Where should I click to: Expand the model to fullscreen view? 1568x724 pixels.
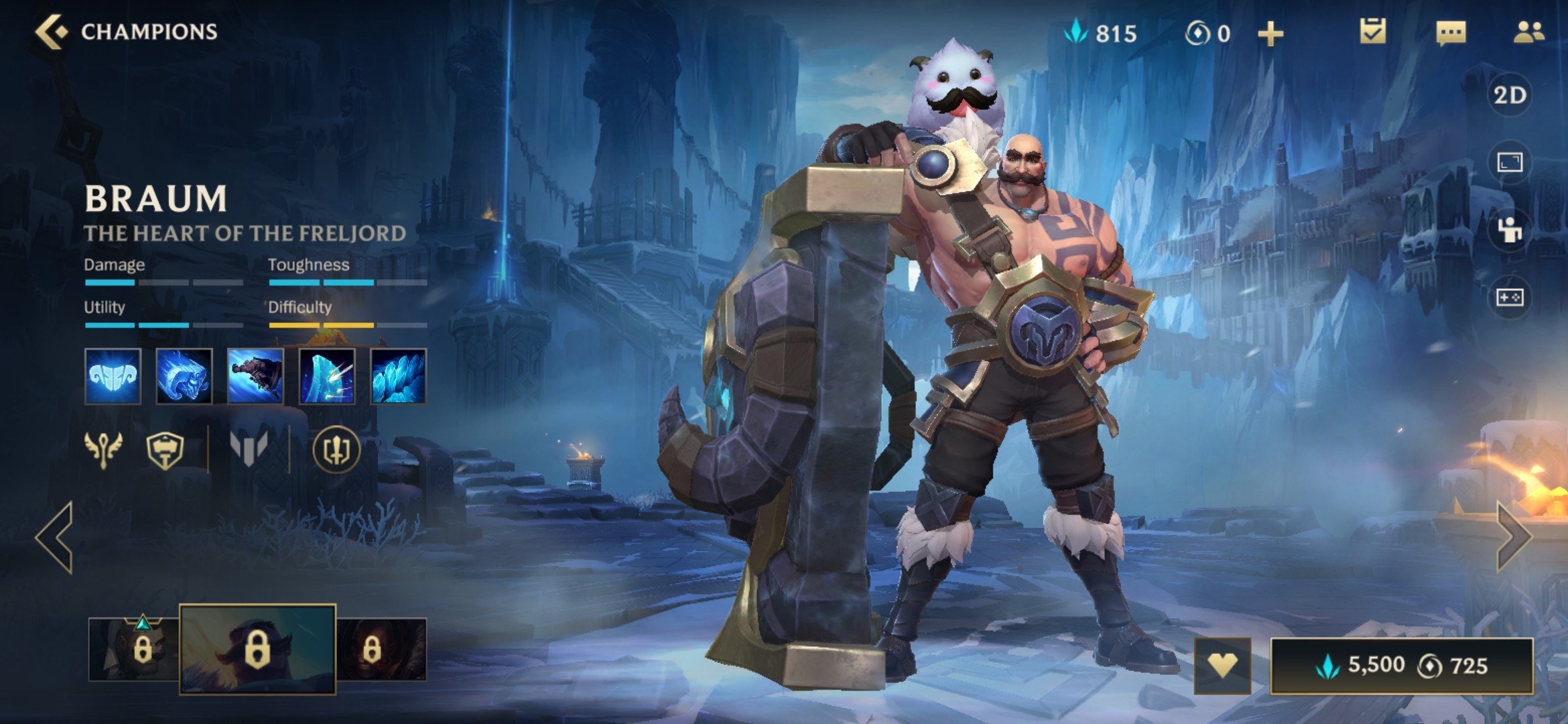pos(1510,162)
